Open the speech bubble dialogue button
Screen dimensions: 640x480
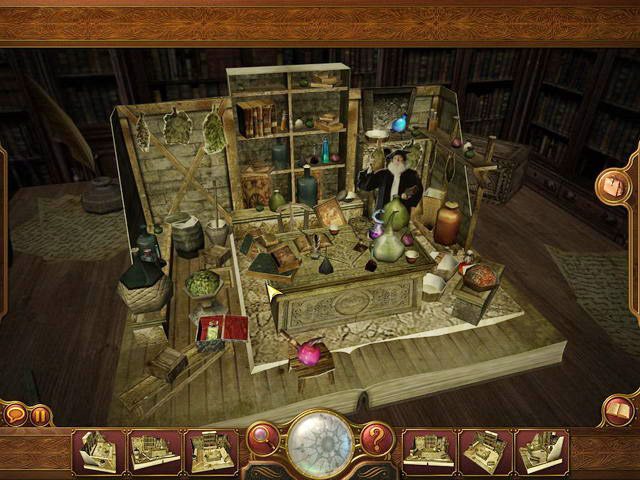[x=16, y=414]
